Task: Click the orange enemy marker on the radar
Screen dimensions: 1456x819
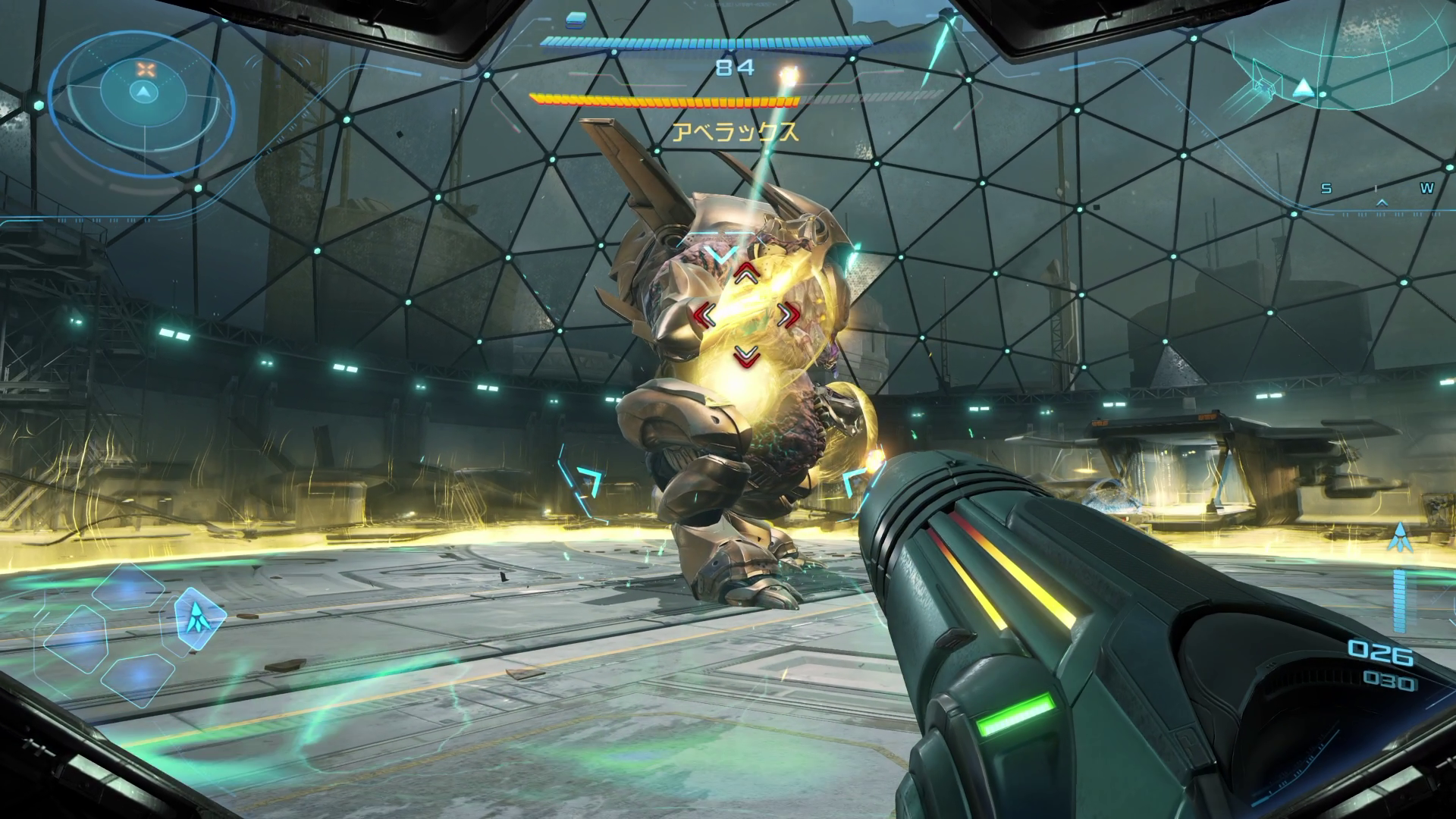Action: [x=144, y=70]
